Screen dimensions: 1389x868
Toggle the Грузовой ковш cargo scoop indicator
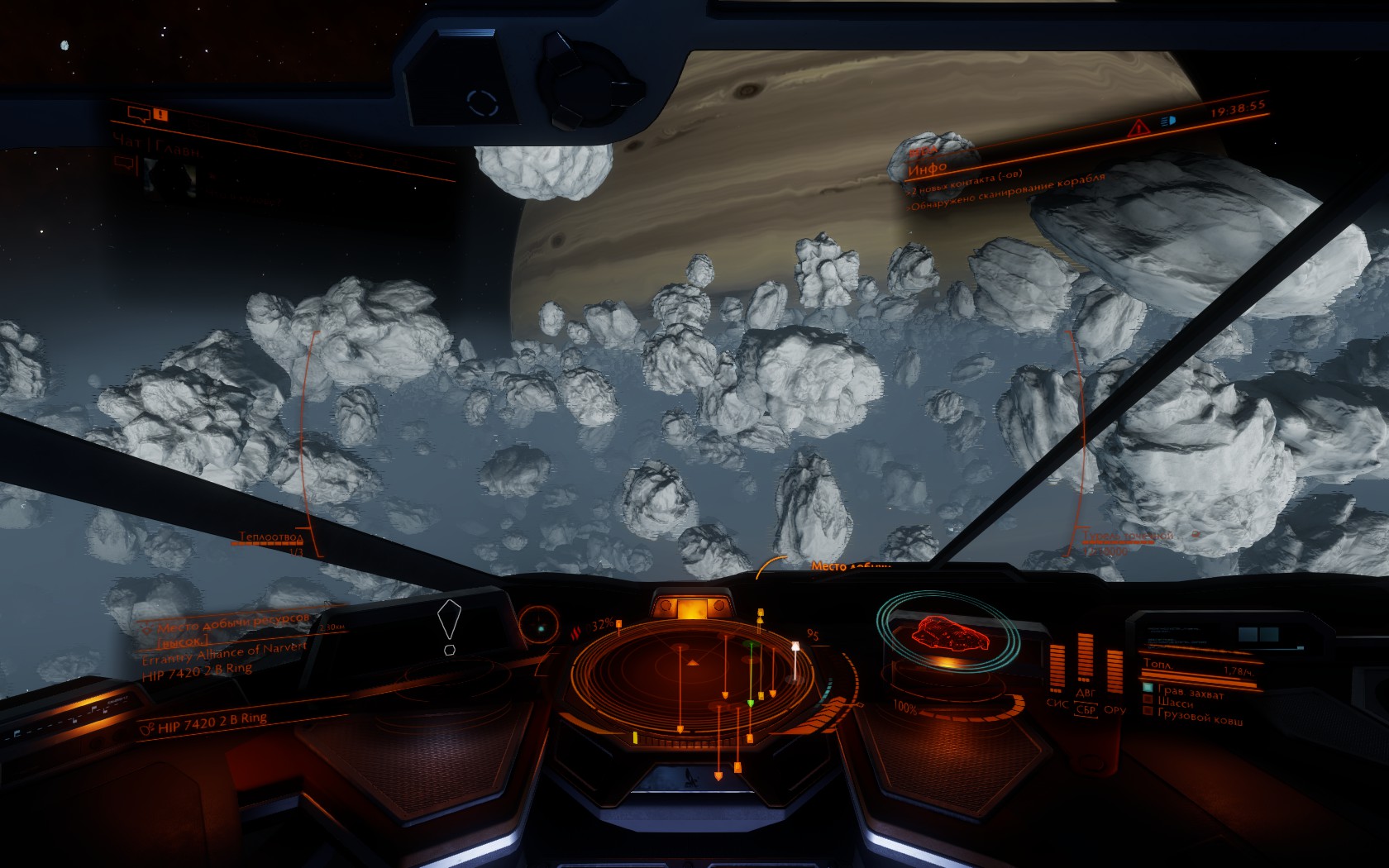[1148, 710]
